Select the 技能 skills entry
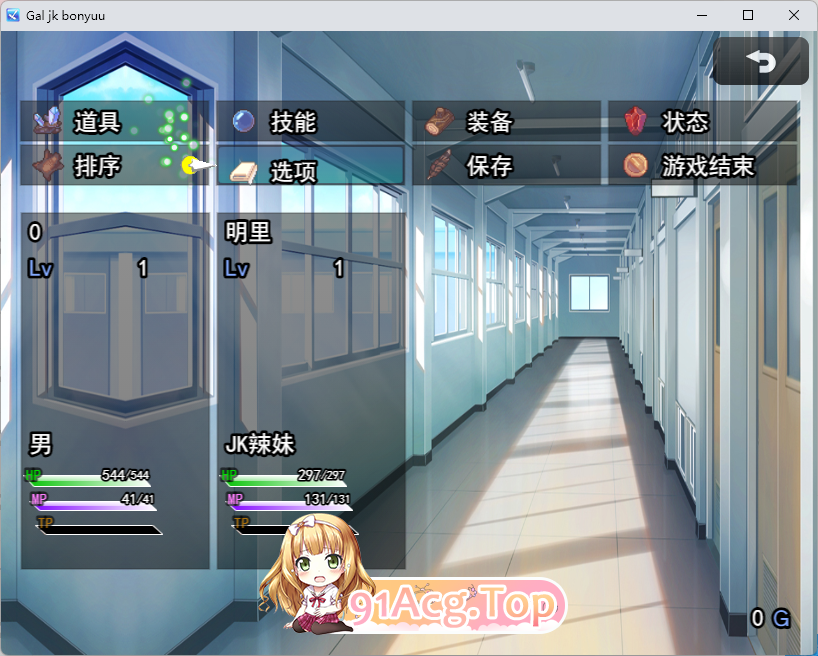Screen dimensions: 818x656 point(310,122)
